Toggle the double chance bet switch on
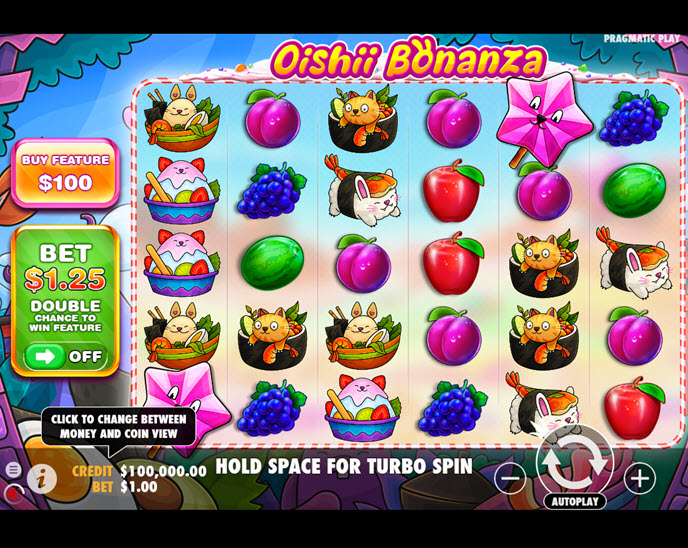Image resolution: width=688 pixels, height=548 pixels. click(x=65, y=356)
